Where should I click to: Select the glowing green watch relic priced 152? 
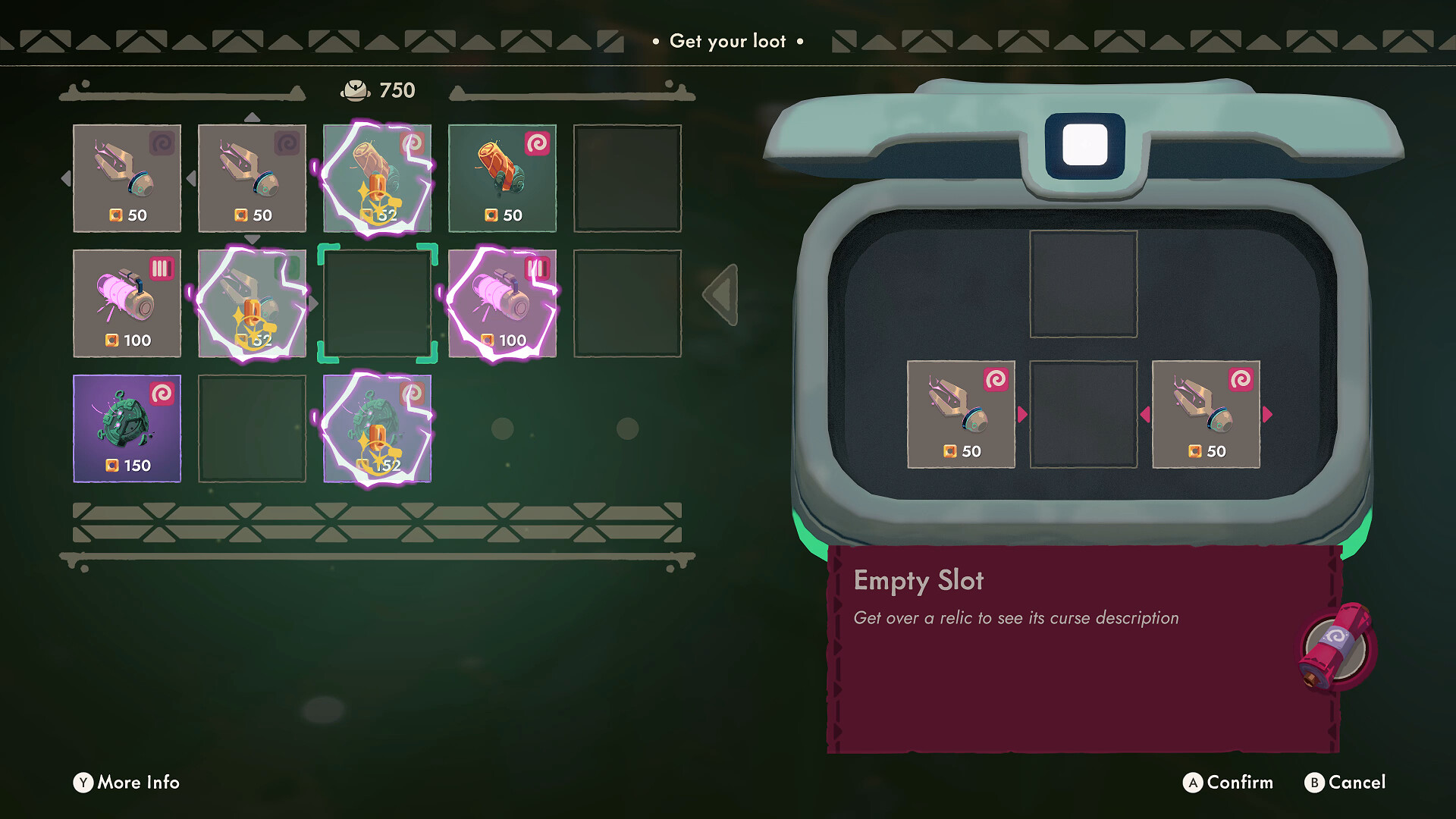[x=377, y=428]
